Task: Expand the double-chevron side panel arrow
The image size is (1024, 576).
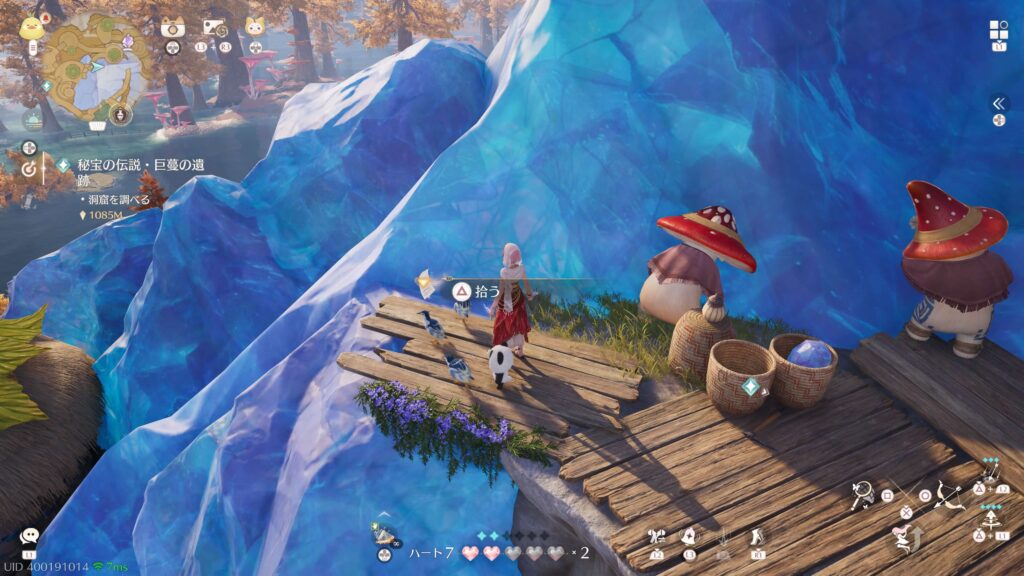Action: pos(998,103)
